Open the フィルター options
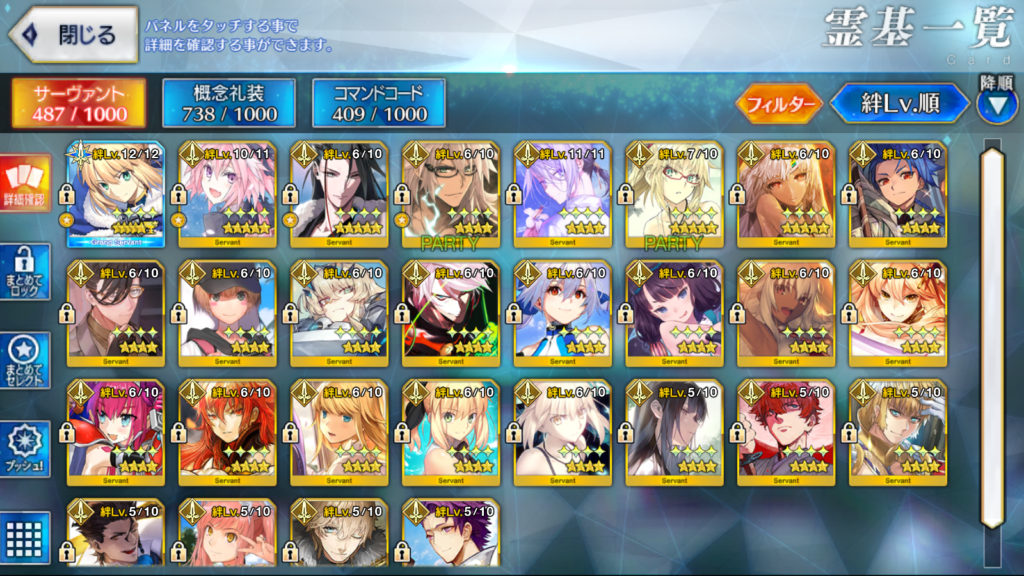This screenshot has height=576, width=1024. pyautogui.click(x=779, y=103)
